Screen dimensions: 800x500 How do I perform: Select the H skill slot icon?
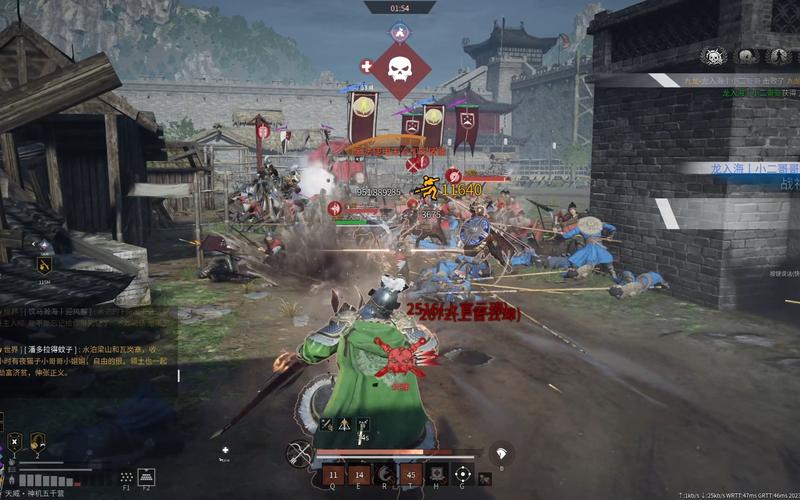pyautogui.click(x=437, y=474)
